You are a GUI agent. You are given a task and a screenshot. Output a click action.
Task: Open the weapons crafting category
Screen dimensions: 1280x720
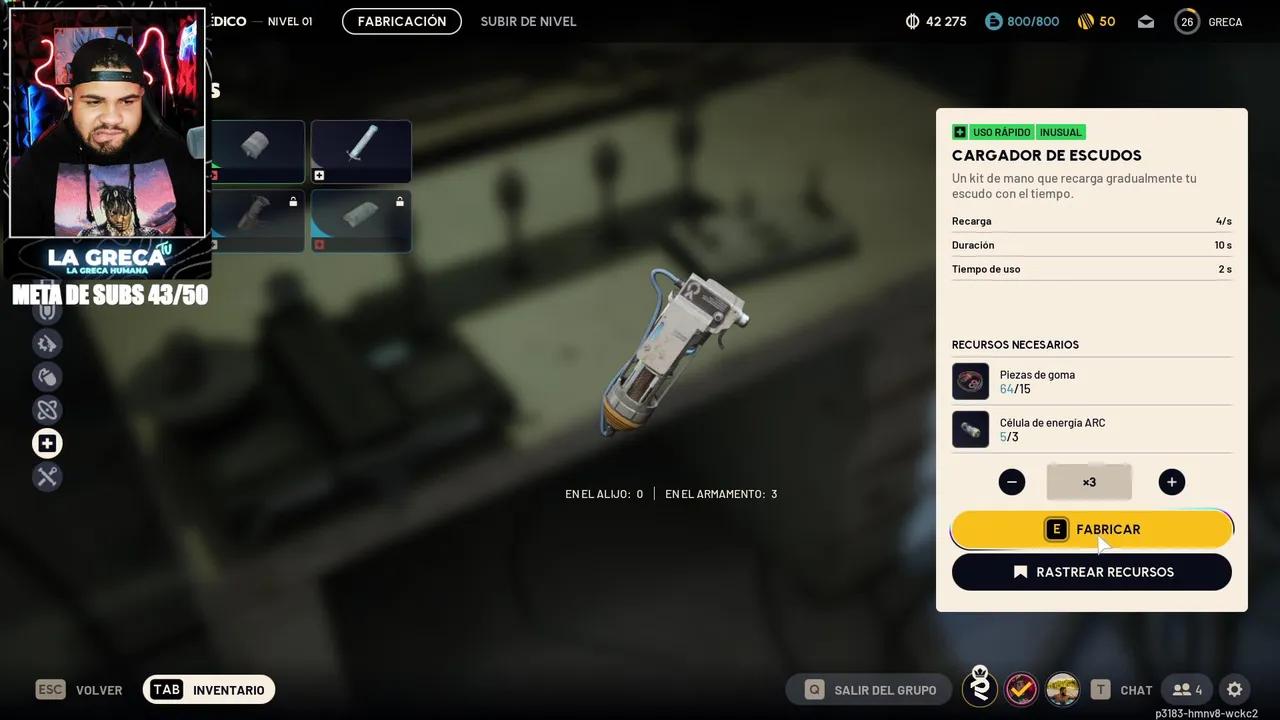(47, 343)
